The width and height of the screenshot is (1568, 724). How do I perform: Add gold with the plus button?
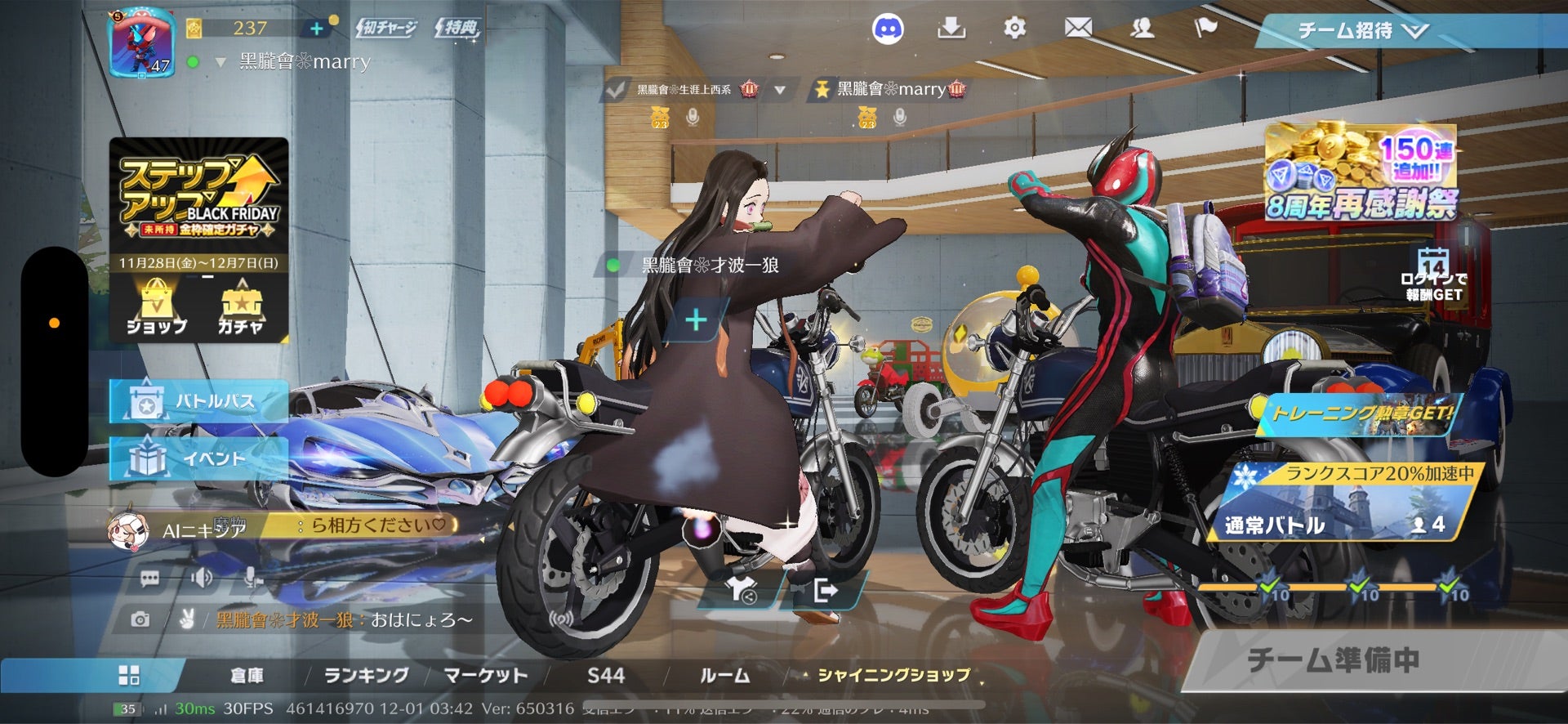317,29
